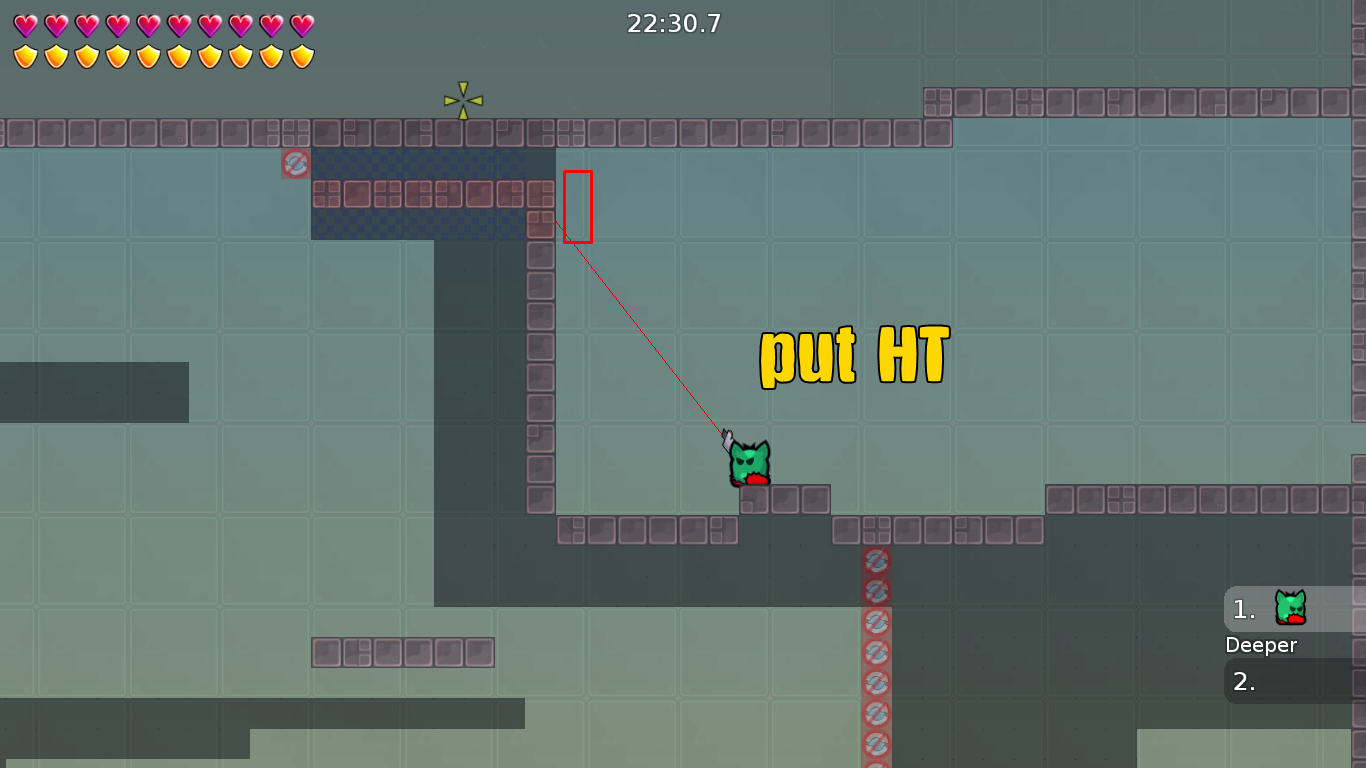Select the yellow spinner checkpoint marker above the map

pos(461,98)
